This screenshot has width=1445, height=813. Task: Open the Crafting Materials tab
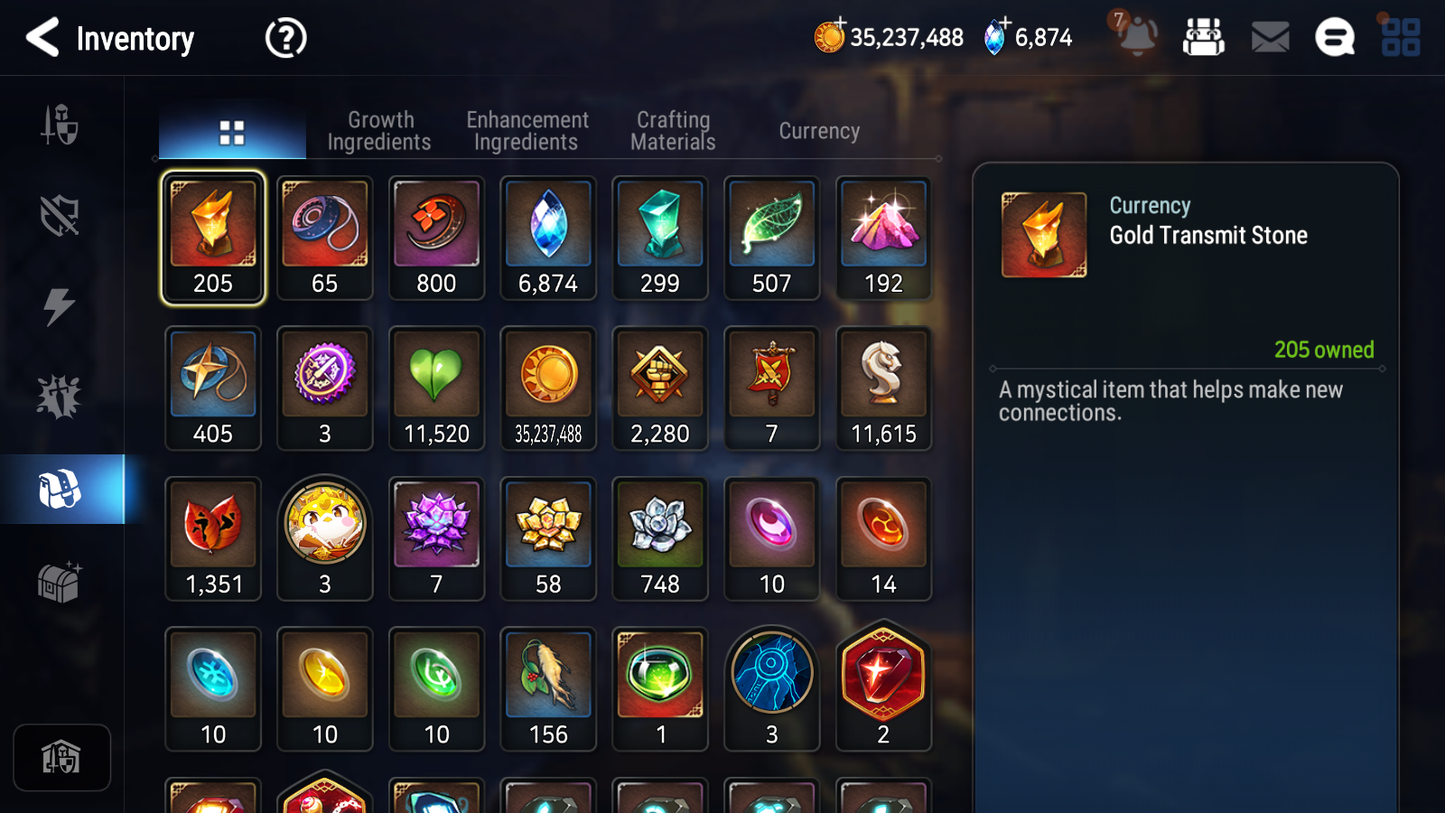tap(672, 130)
